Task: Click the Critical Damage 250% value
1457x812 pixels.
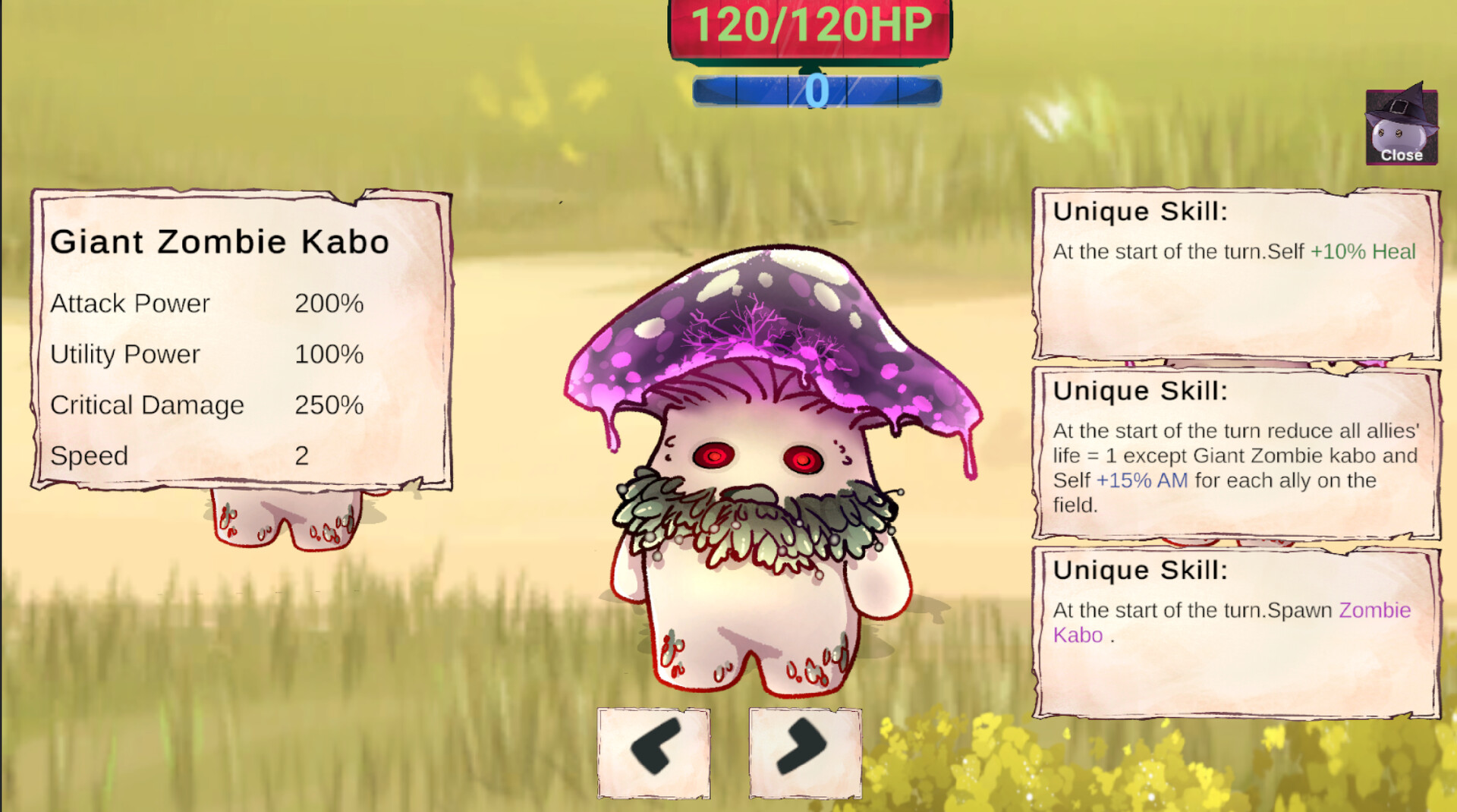Action: [x=329, y=405]
